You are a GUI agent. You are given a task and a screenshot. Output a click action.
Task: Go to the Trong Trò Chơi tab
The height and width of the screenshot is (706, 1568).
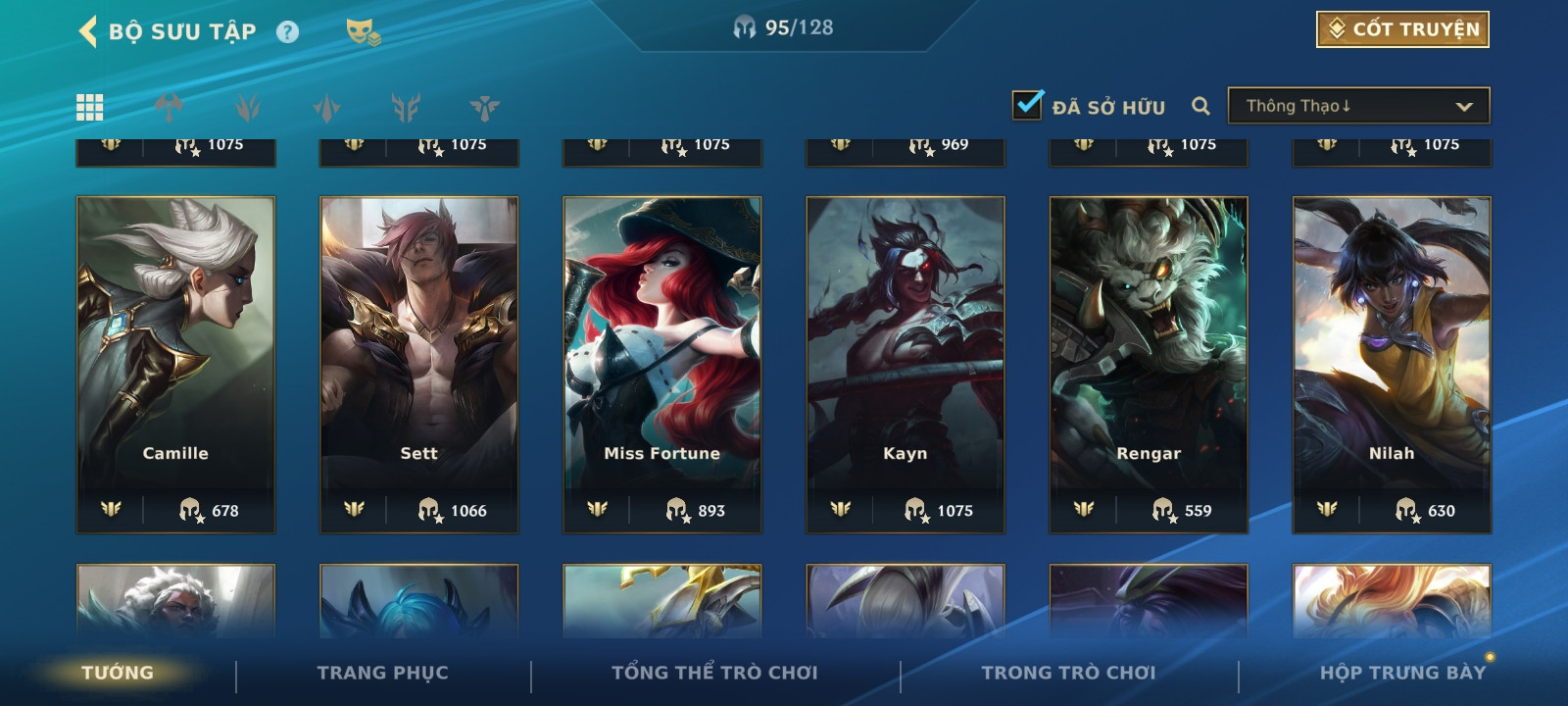pyautogui.click(x=1068, y=673)
